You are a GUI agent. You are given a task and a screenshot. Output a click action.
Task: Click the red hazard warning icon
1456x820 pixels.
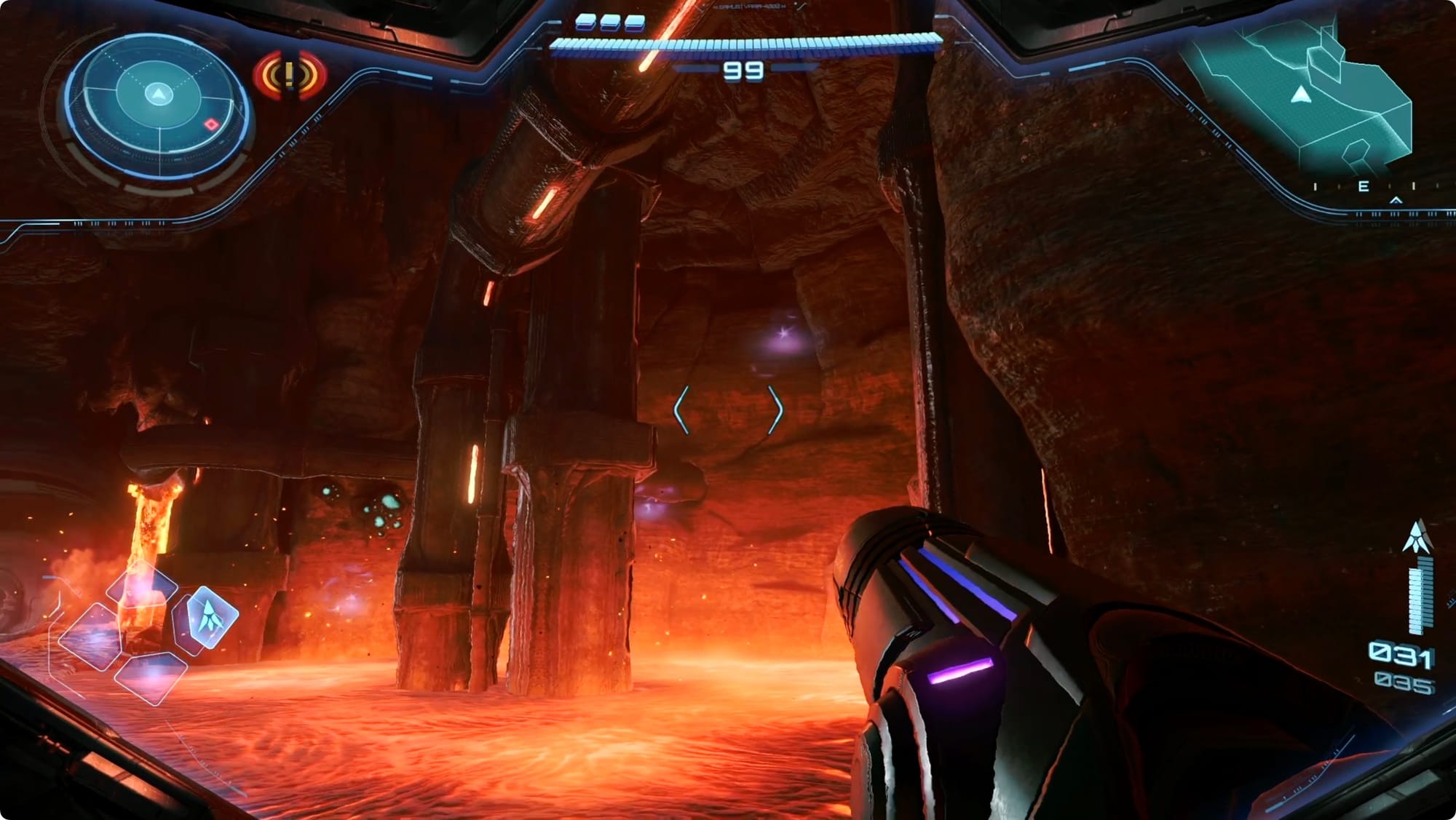pos(290,75)
